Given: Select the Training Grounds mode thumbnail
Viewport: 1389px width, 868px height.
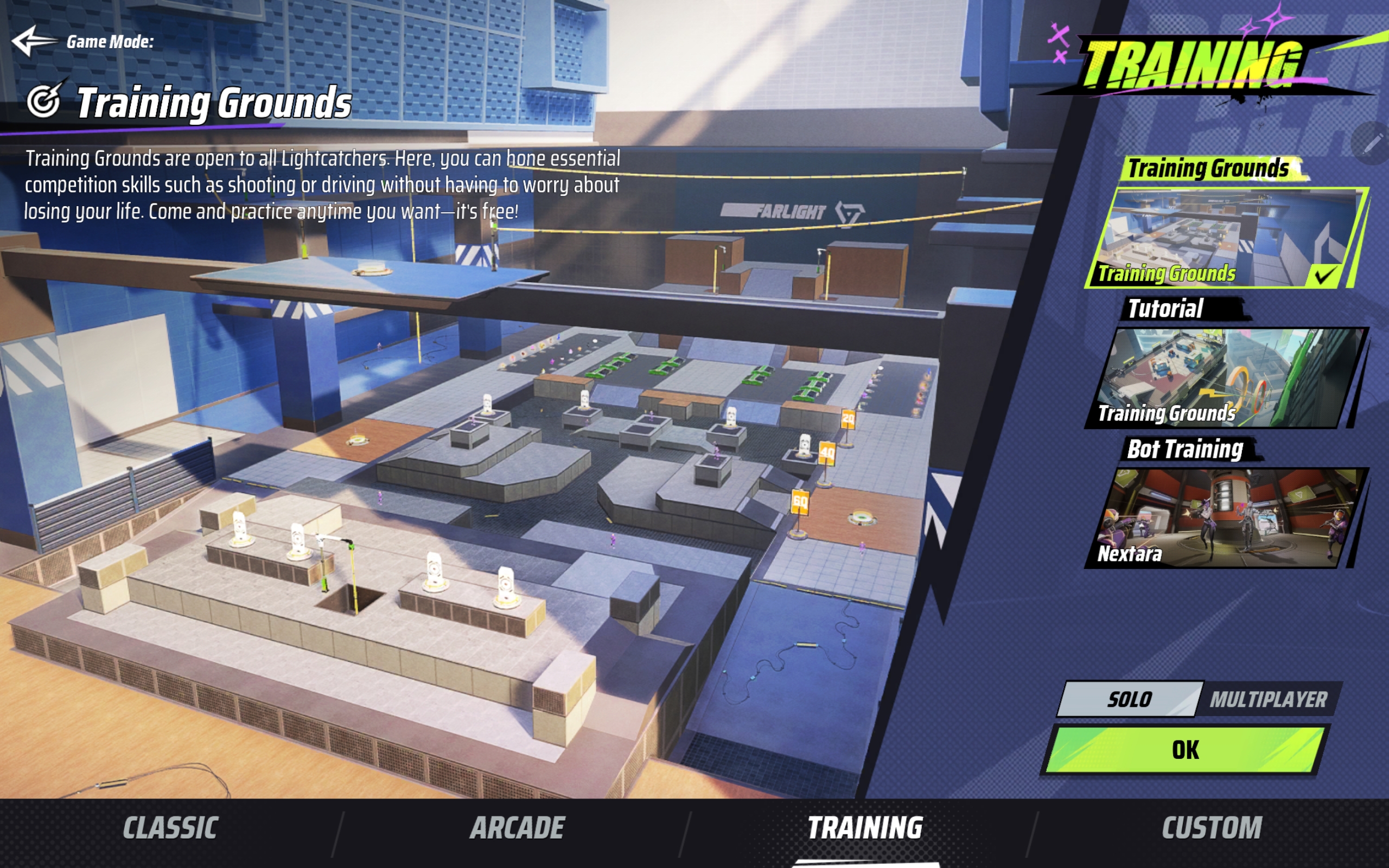Looking at the screenshot, I should (1226, 238).
